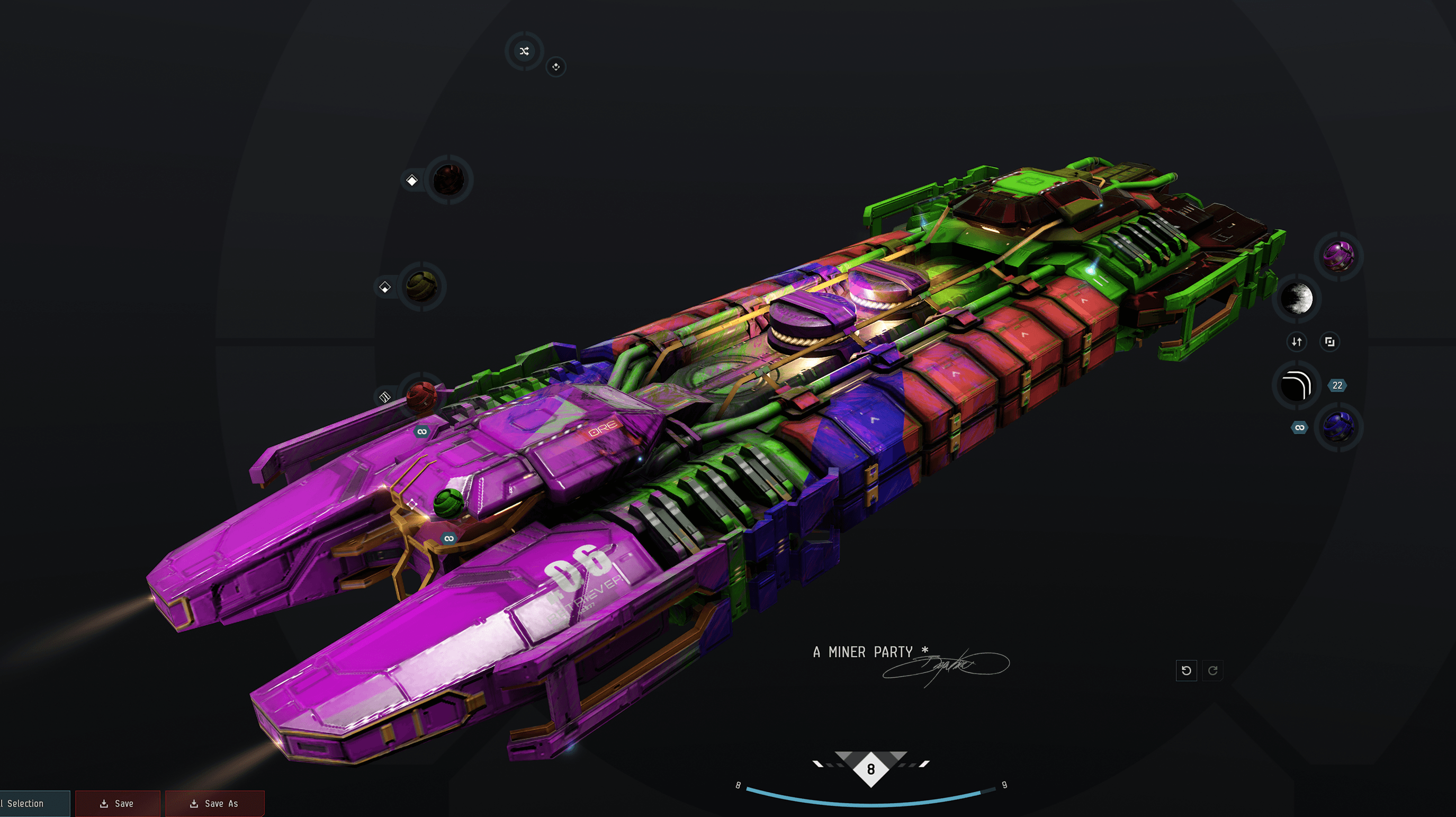1456x817 pixels.
Task: Select the blue material sphere
Action: click(x=1338, y=427)
